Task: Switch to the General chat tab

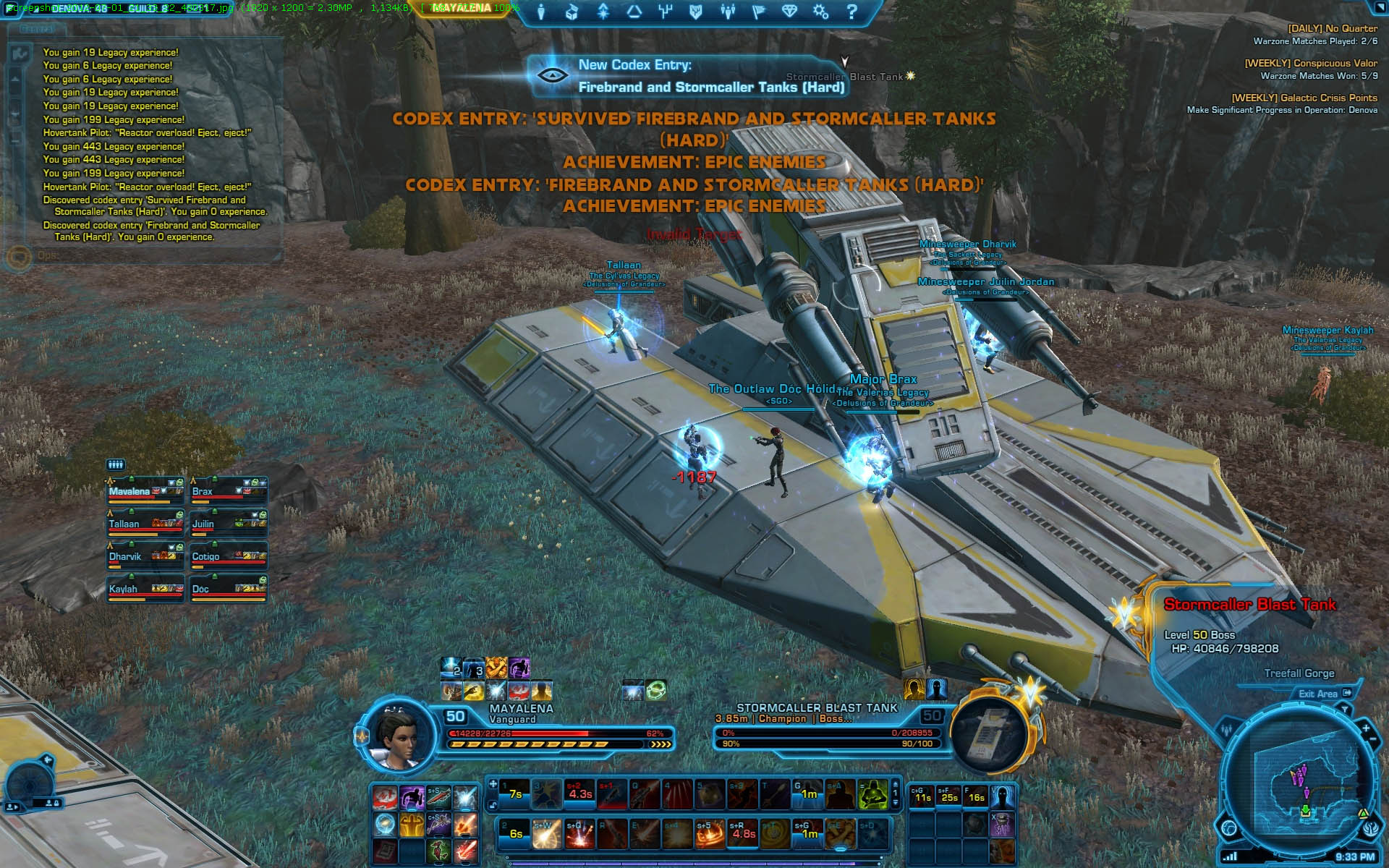Action: point(36,30)
